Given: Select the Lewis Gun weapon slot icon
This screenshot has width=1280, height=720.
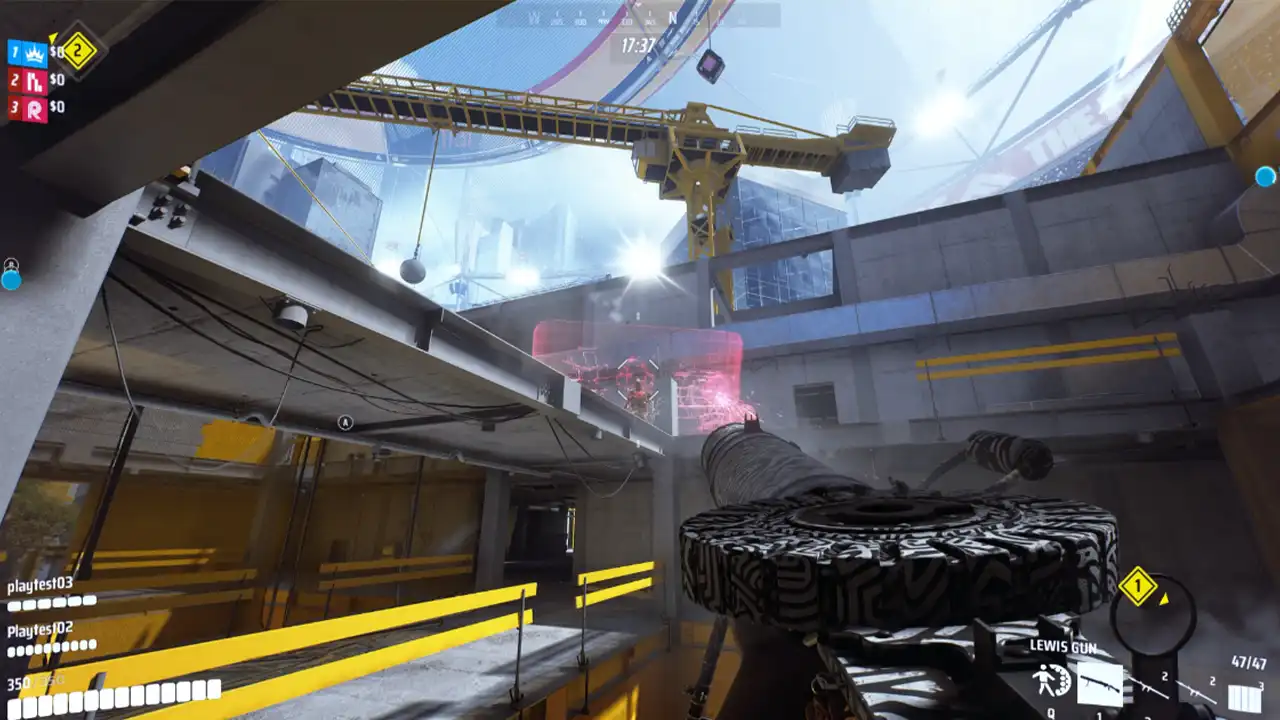Looking at the screenshot, I should [1101, 684].
